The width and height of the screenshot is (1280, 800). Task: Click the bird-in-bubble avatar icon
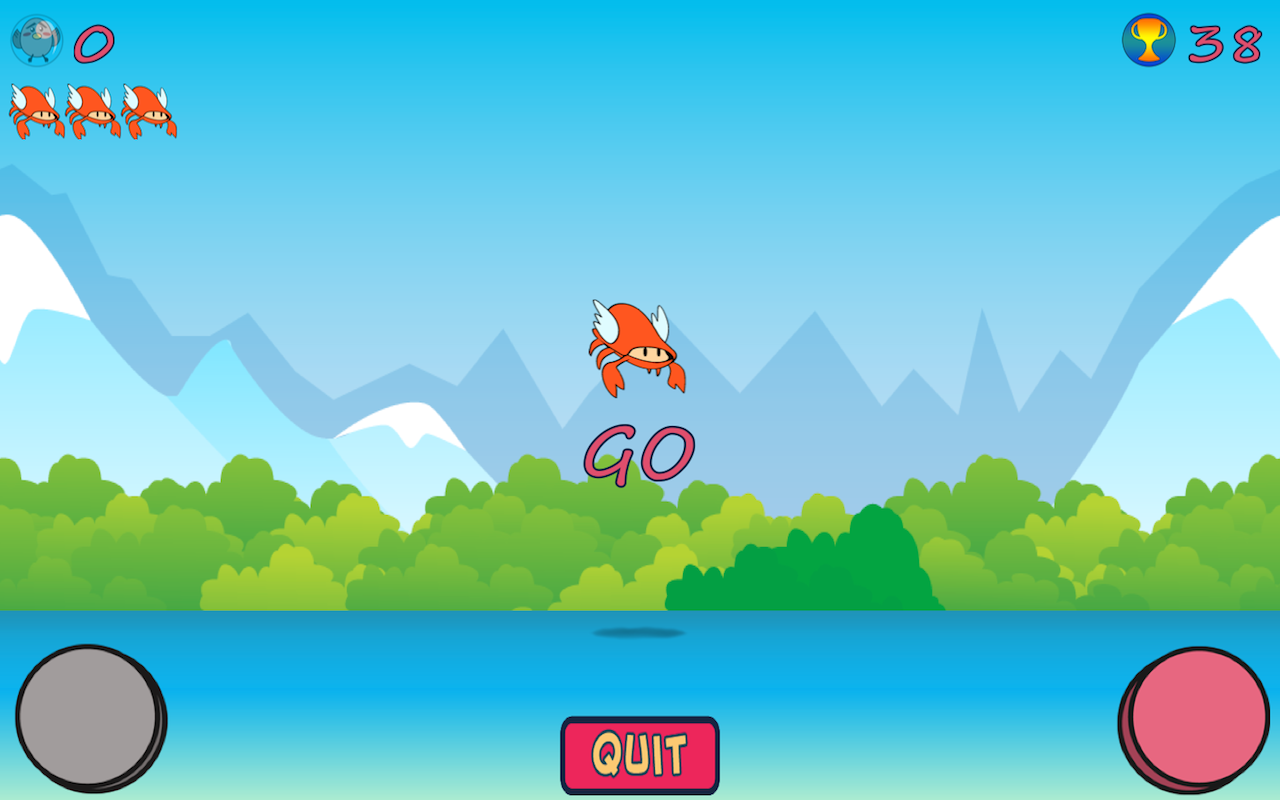pos(35,40)
